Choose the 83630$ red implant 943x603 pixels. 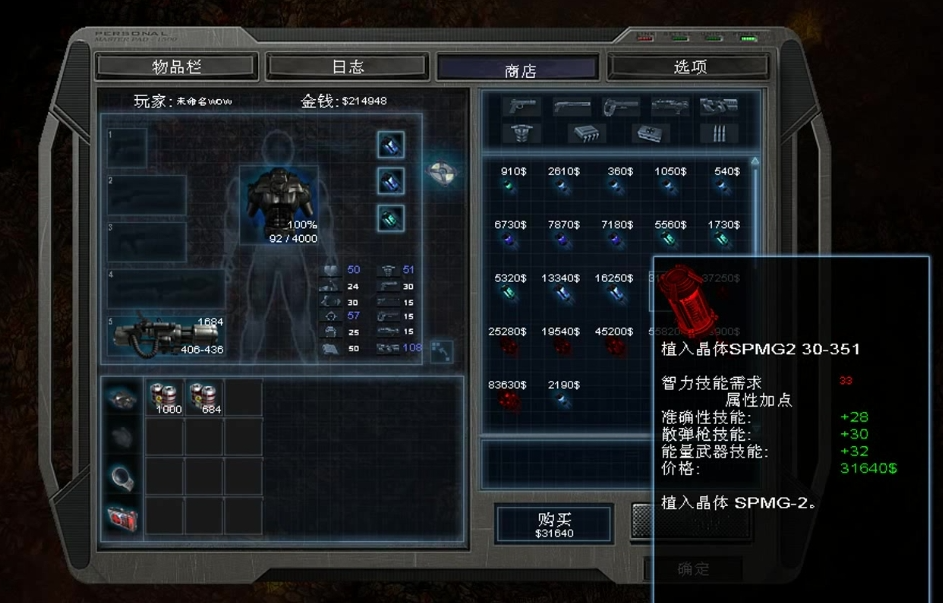pos(511,400)
